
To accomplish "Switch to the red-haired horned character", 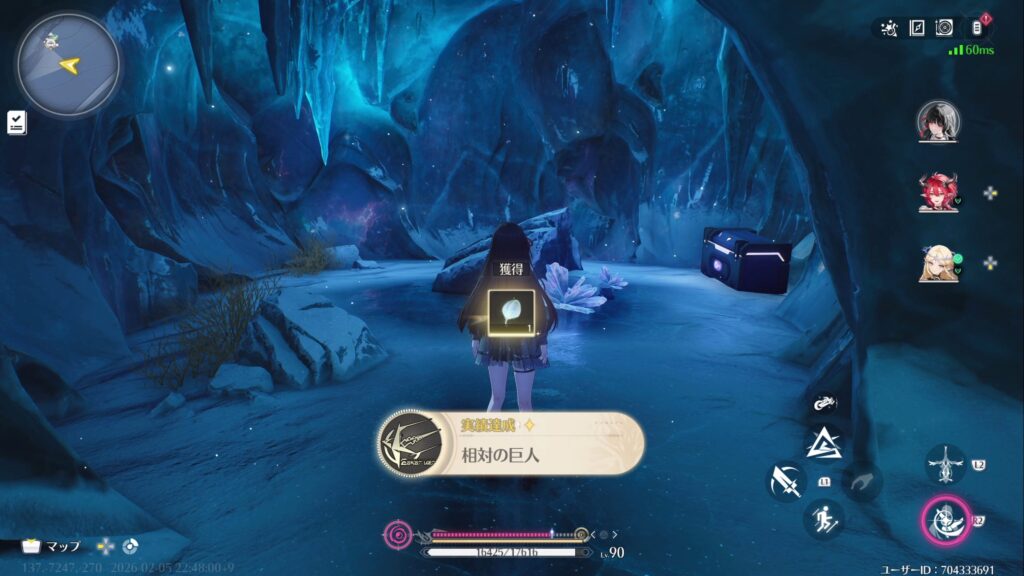I will point(938,192).
